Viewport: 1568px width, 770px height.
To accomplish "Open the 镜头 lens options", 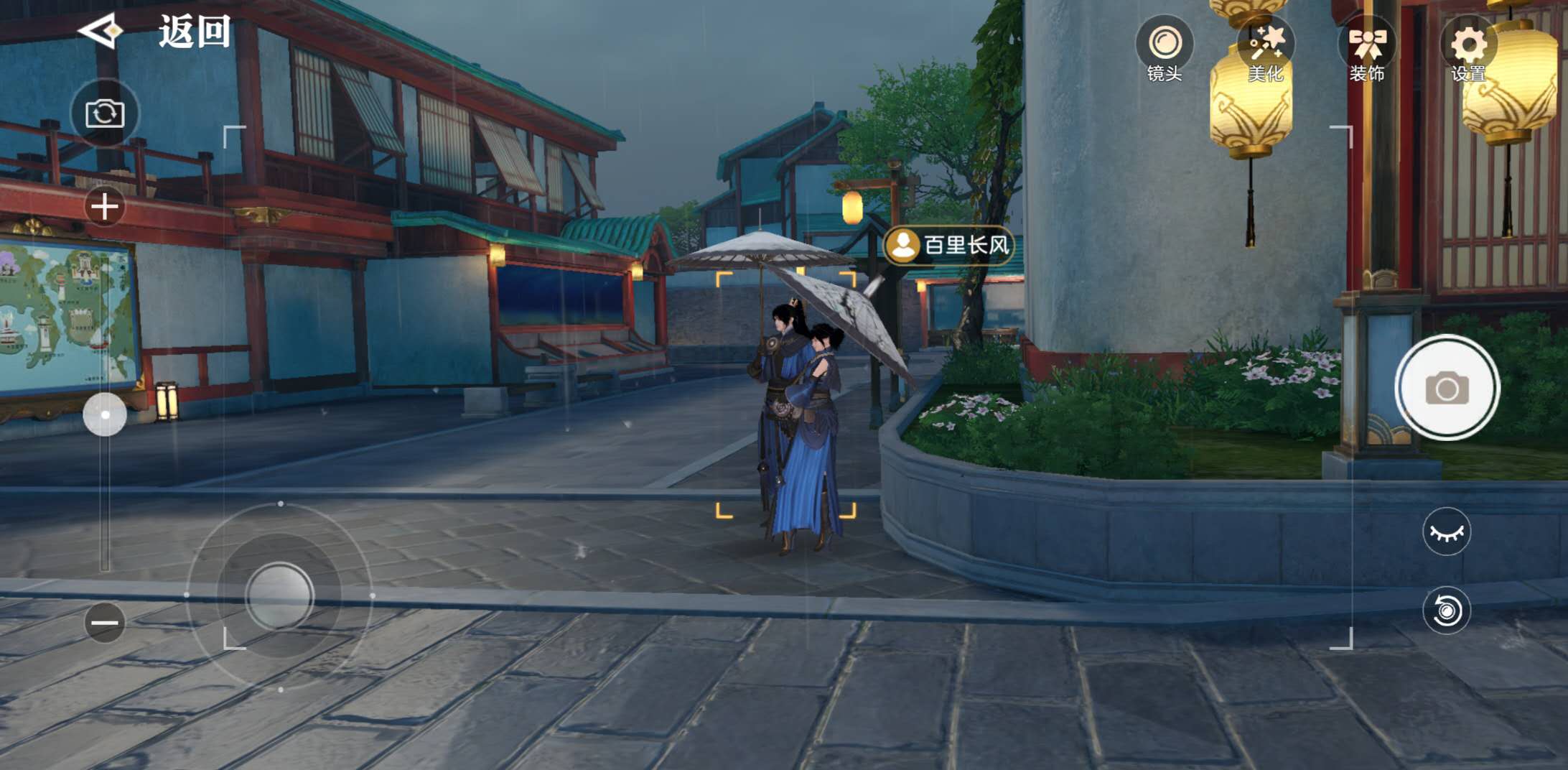I will (x=1164, y=50).
